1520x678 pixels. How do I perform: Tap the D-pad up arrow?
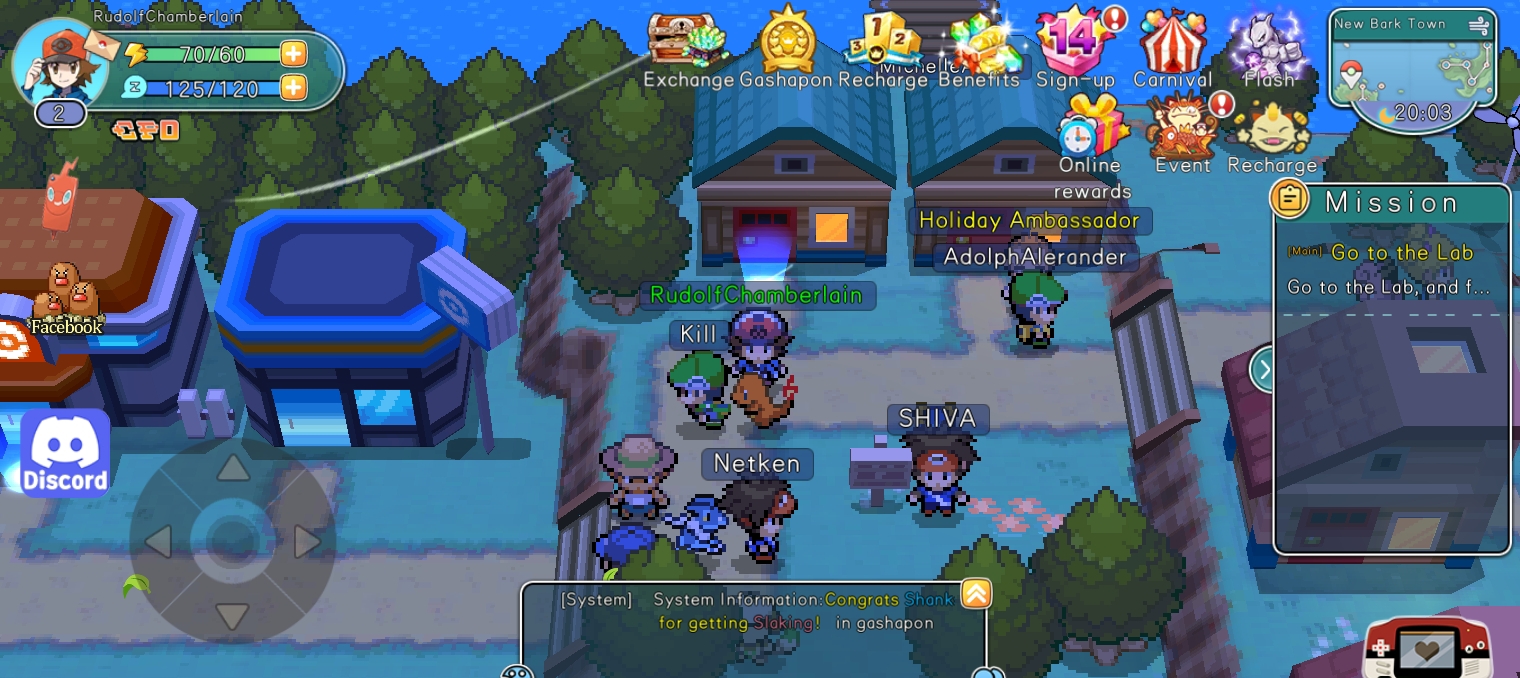(233, 468)
